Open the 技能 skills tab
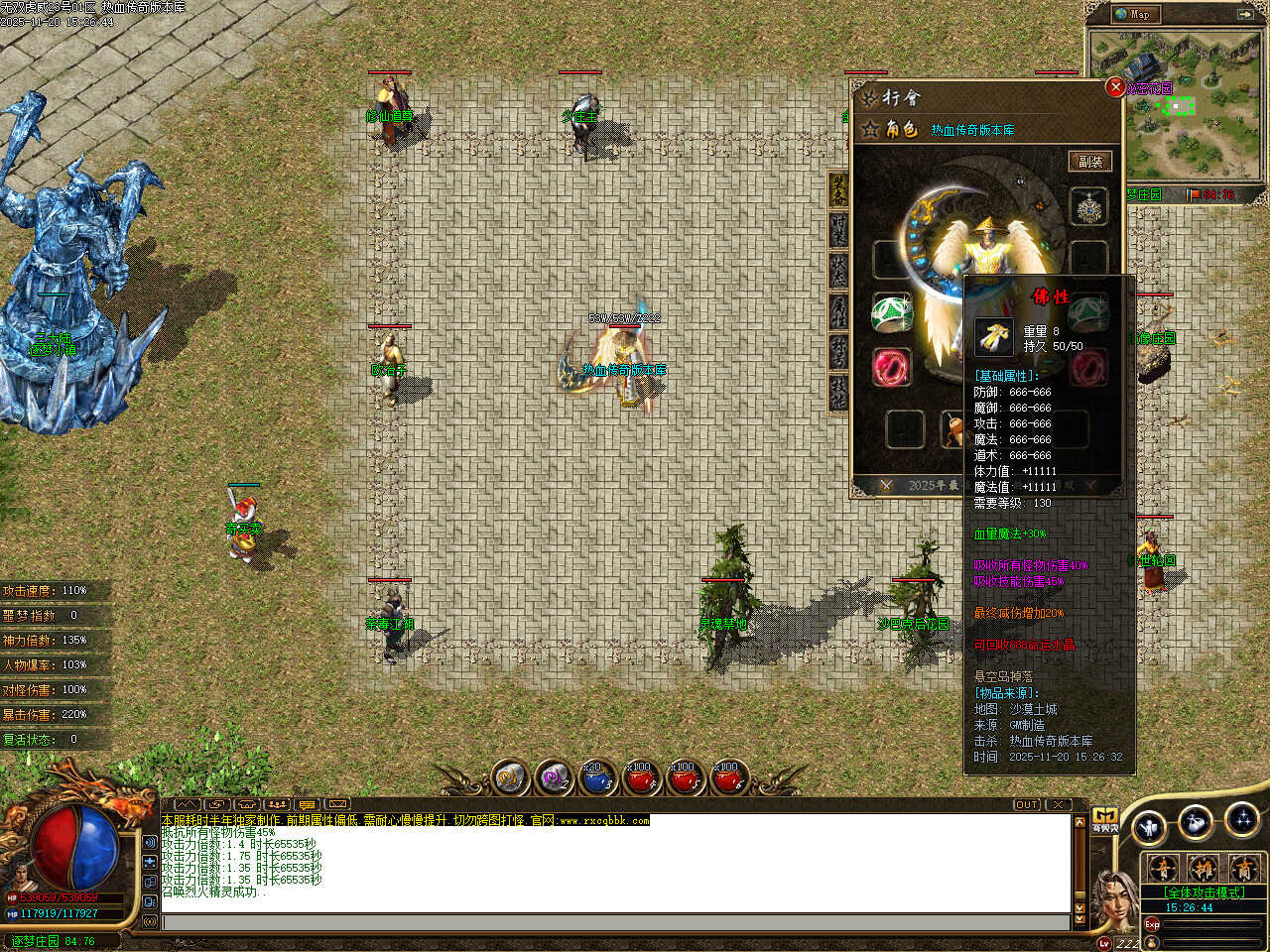The height and width of the screenshot is (952, 1270). [x=839, y=393]
